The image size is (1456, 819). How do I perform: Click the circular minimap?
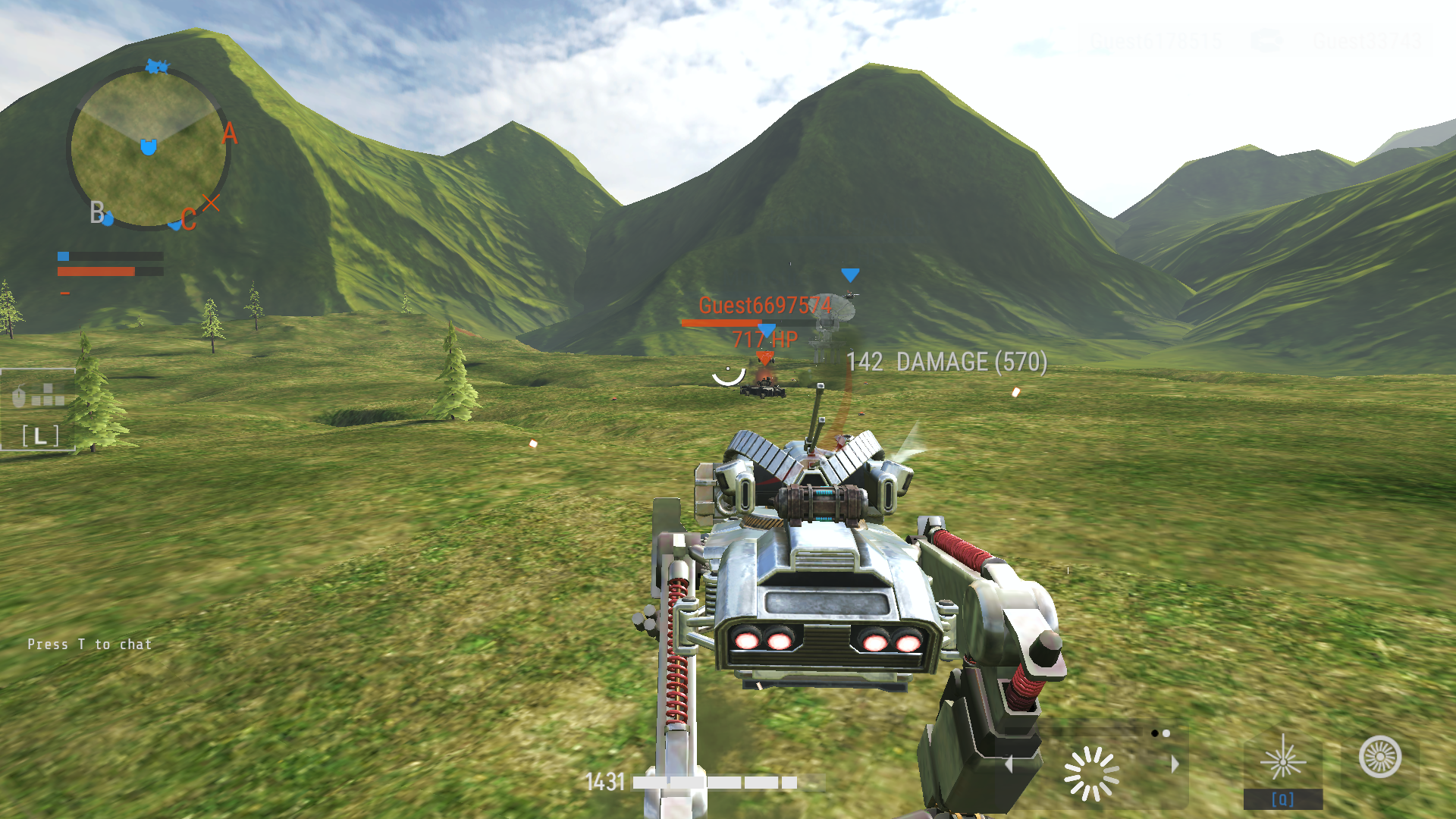149,149
